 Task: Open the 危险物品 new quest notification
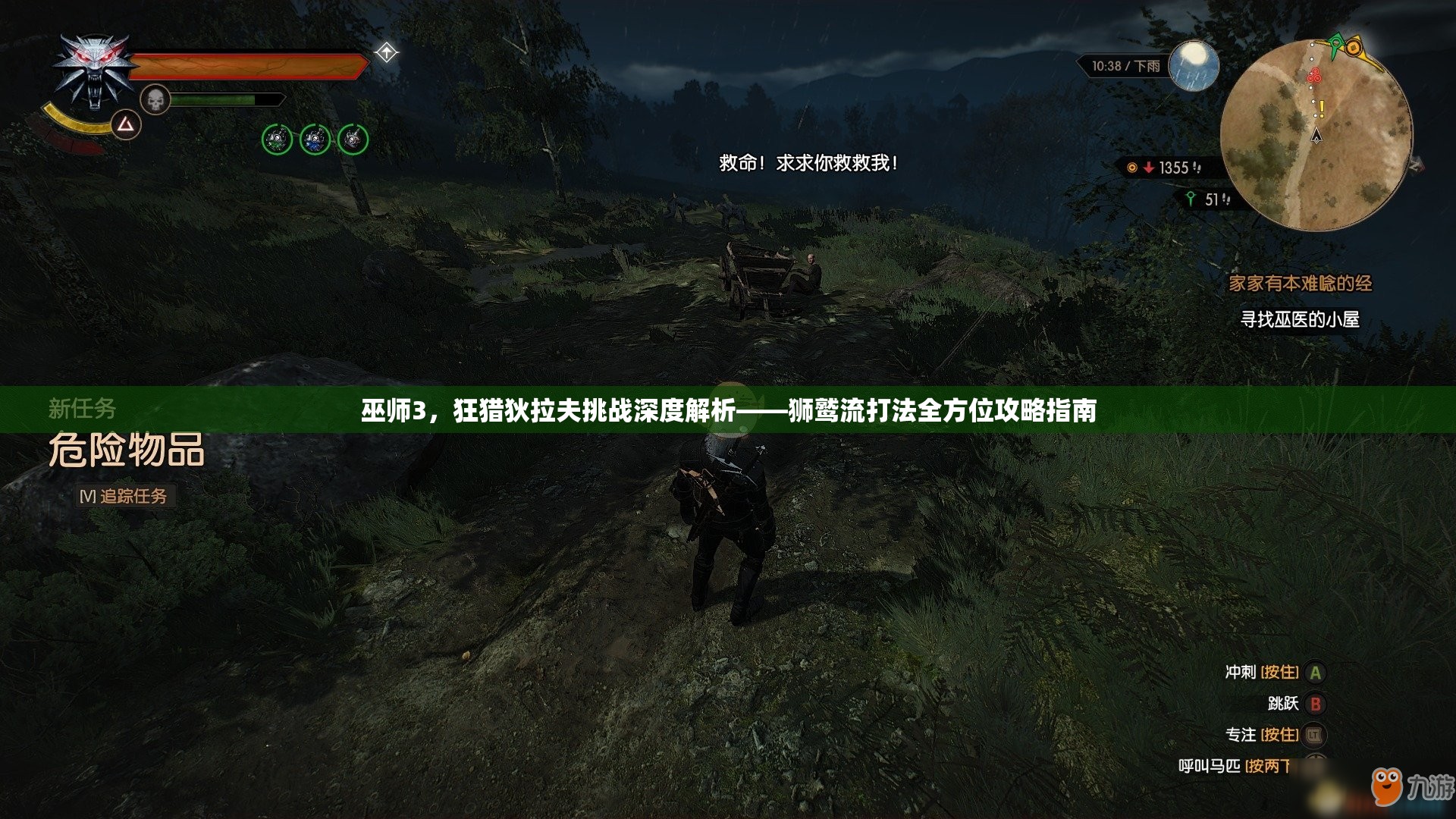tap(127, 450)
